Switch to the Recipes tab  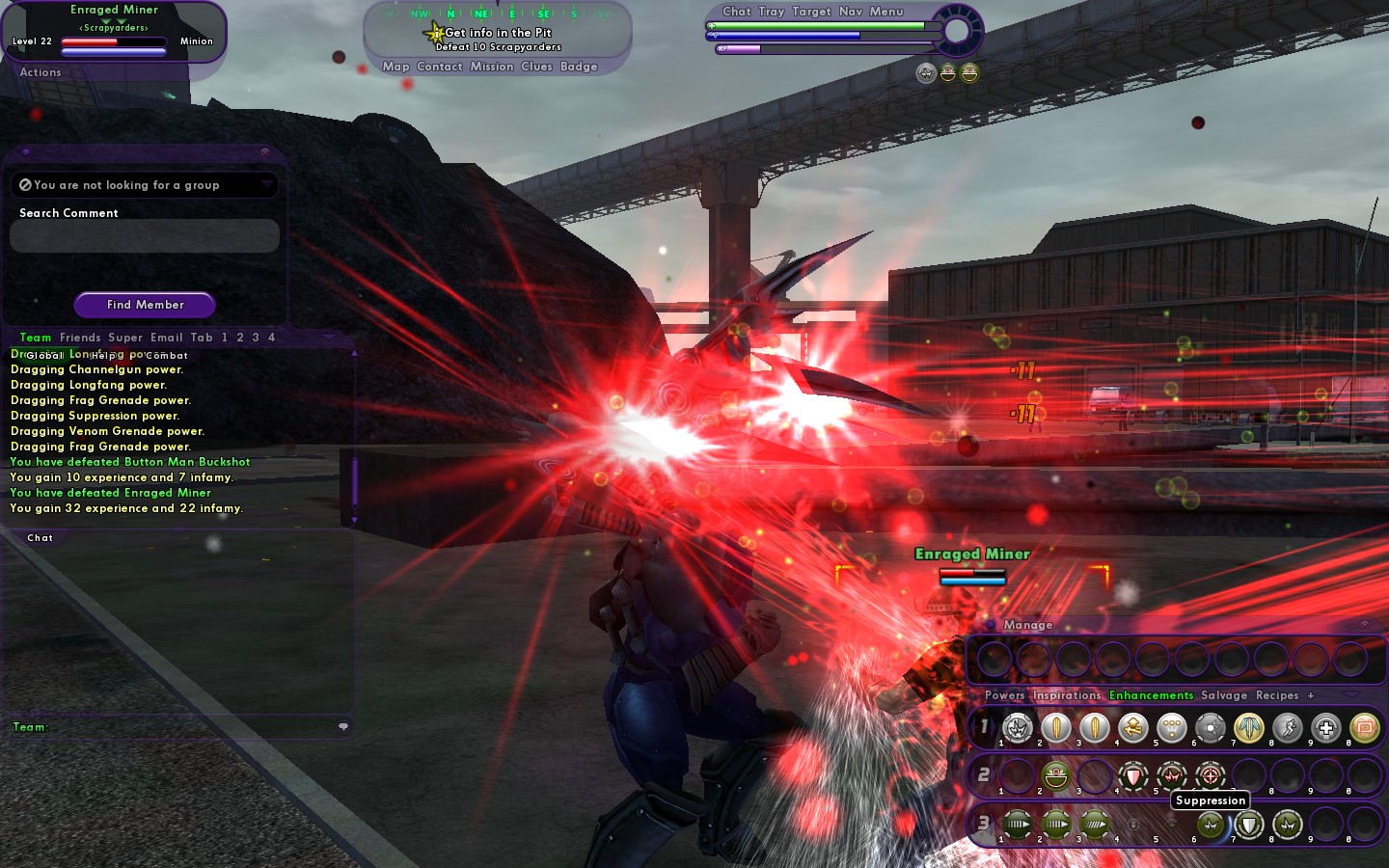tap(1277, 695)
